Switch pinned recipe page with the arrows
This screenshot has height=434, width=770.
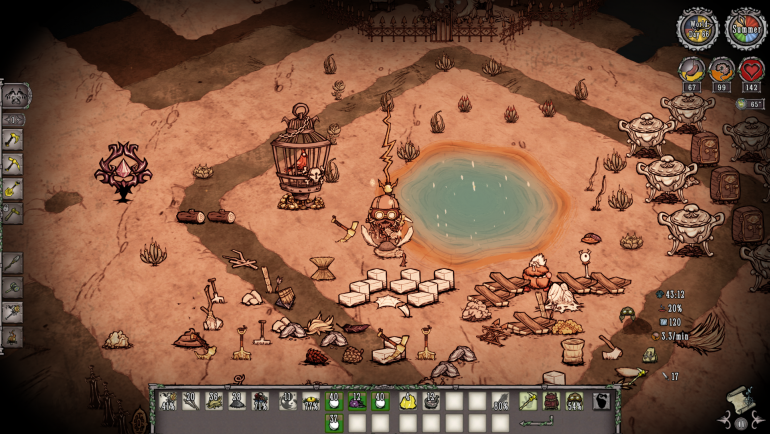[15, 119]
